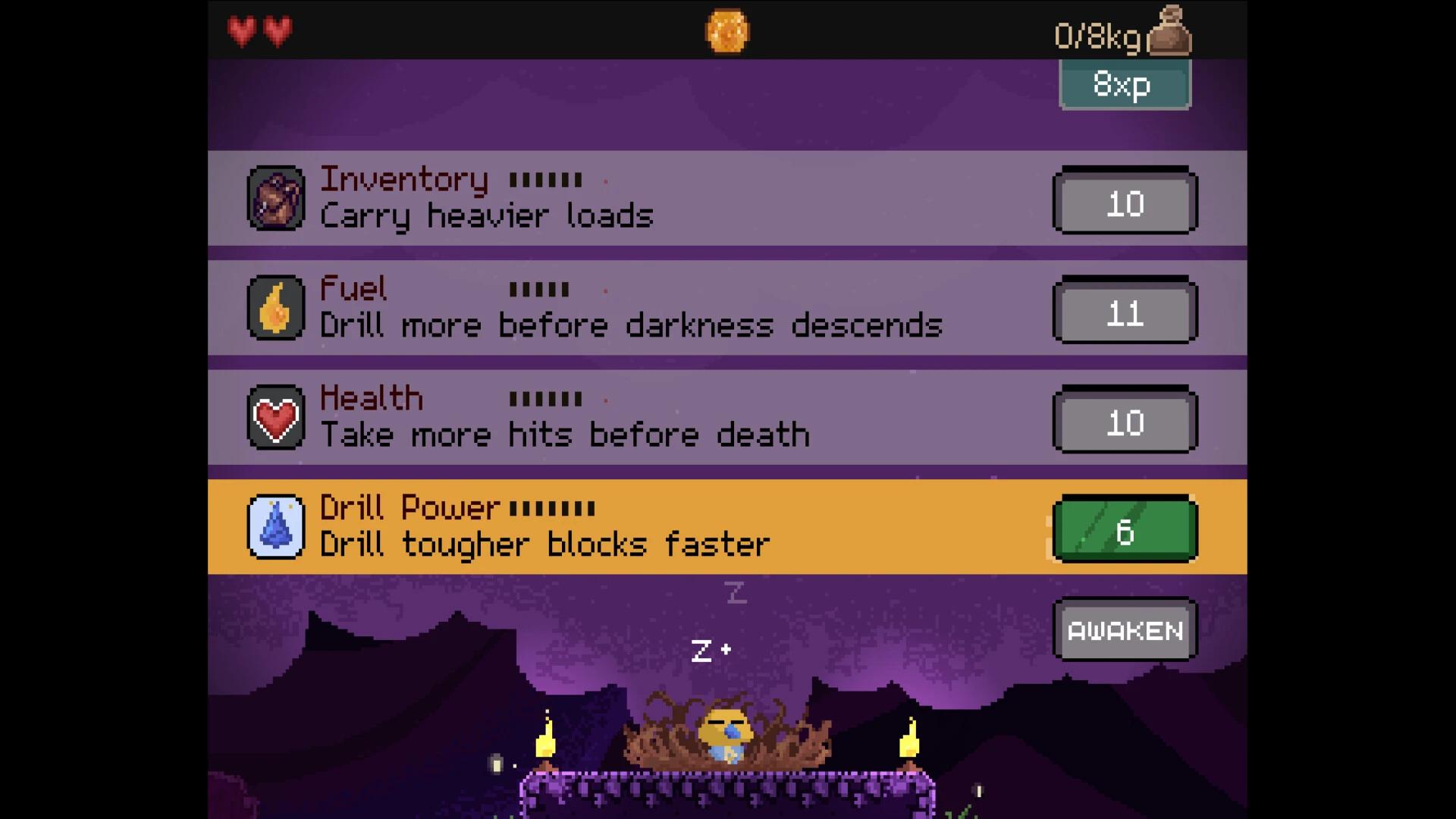Purchase Drill Power upgrade for 6
This screenshot has height=819, width=1456.
coord(1125,529)
